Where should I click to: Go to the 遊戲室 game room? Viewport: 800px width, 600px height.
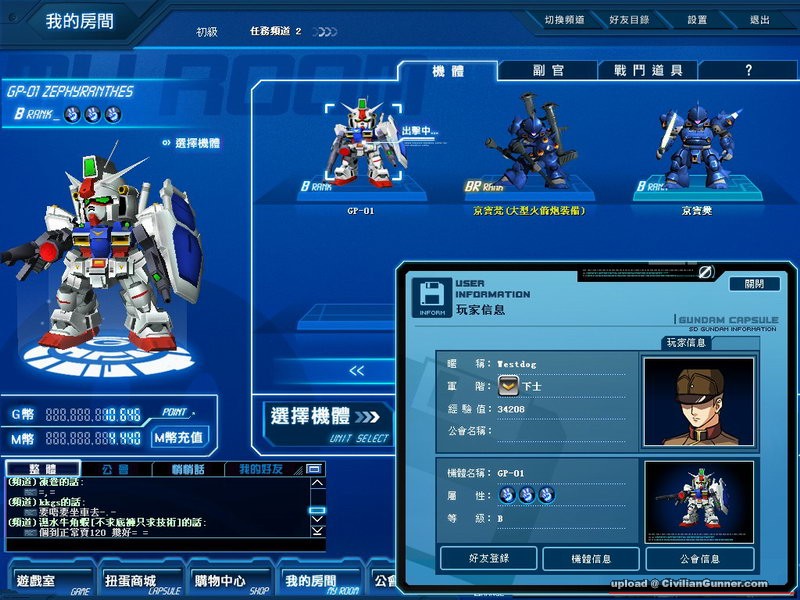pos(43,581)
